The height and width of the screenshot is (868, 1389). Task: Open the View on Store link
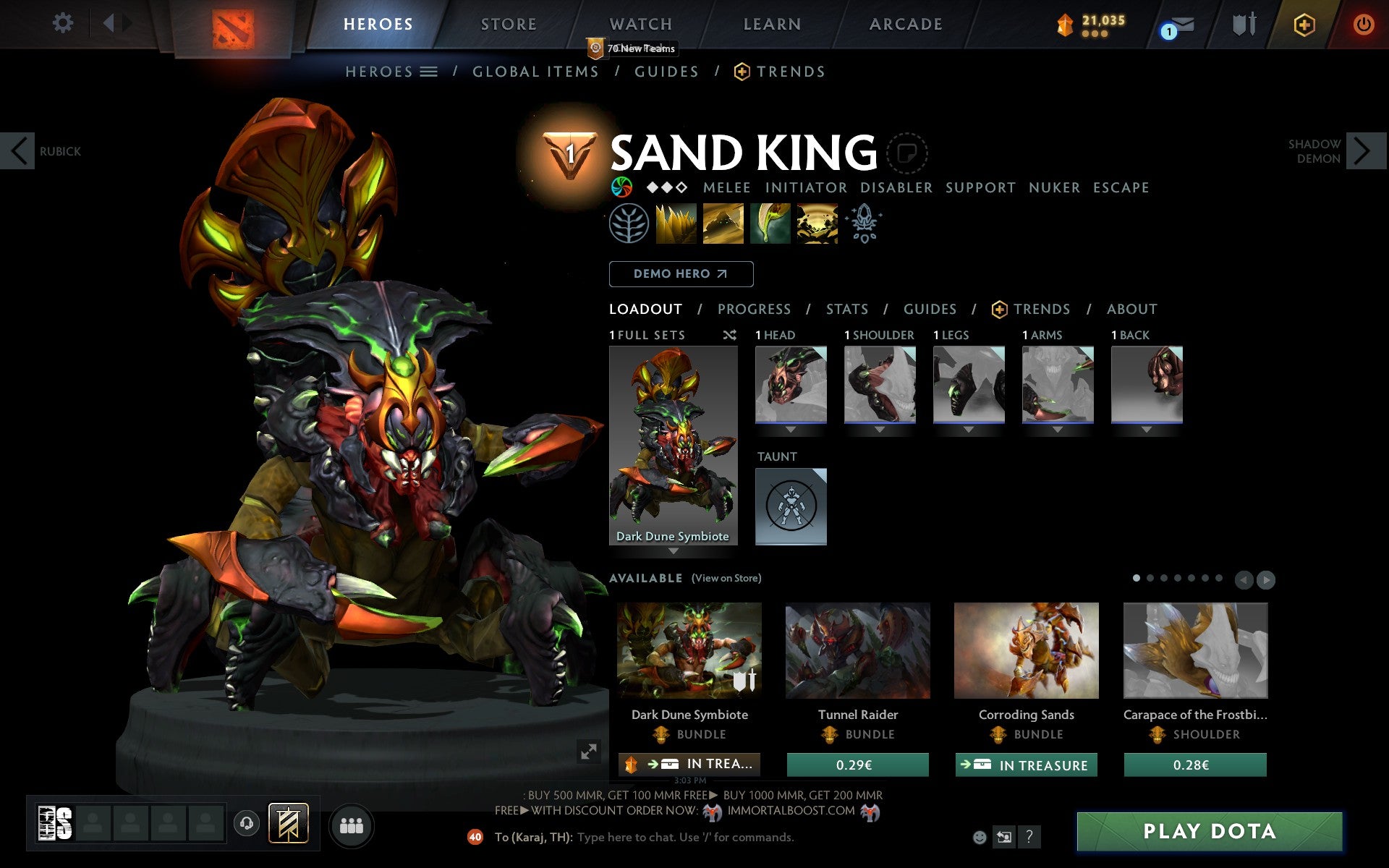tap(726, 578)
